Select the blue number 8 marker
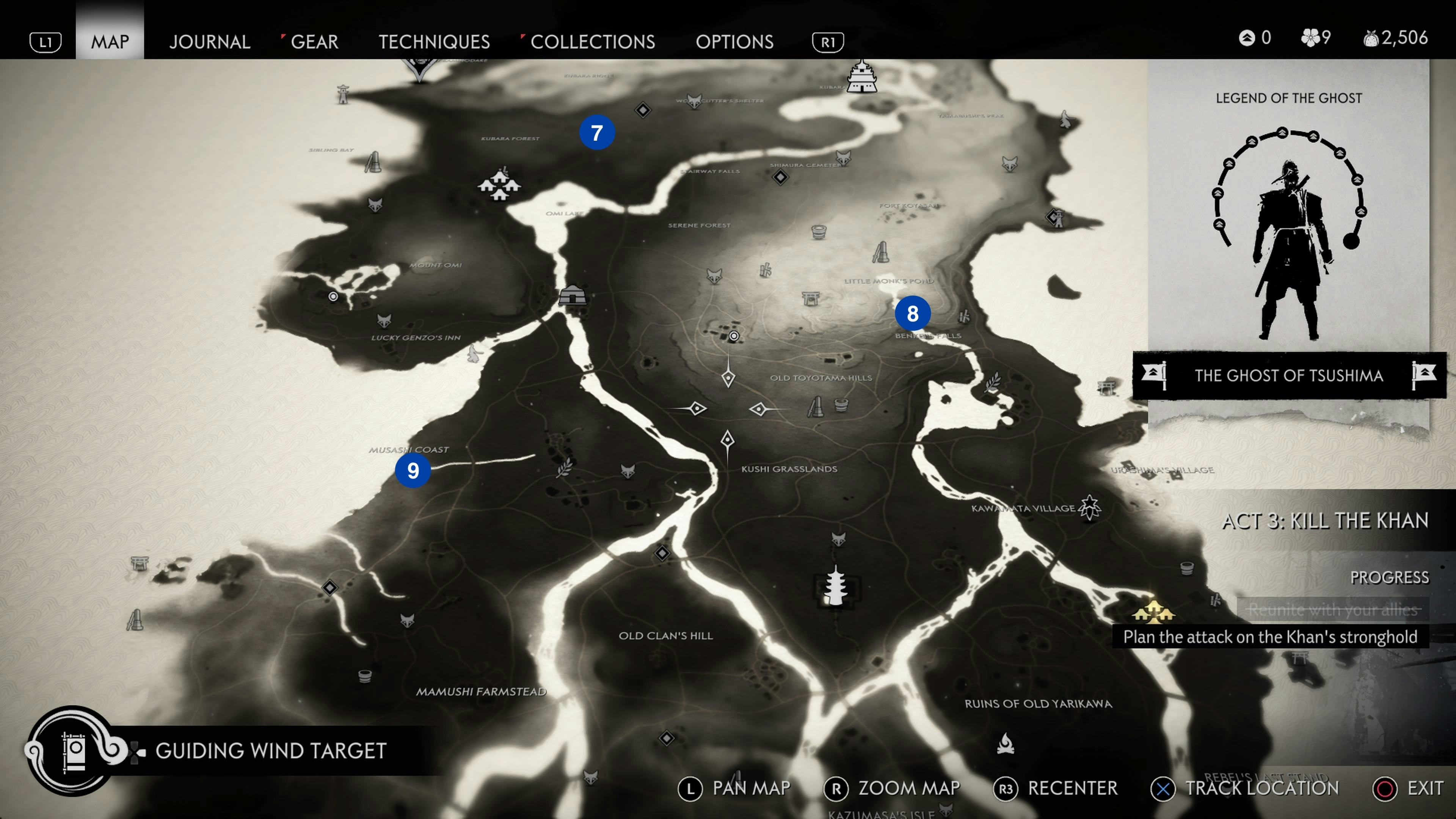This screenshot has height=819, width=1456. click(x=912, y=314)
